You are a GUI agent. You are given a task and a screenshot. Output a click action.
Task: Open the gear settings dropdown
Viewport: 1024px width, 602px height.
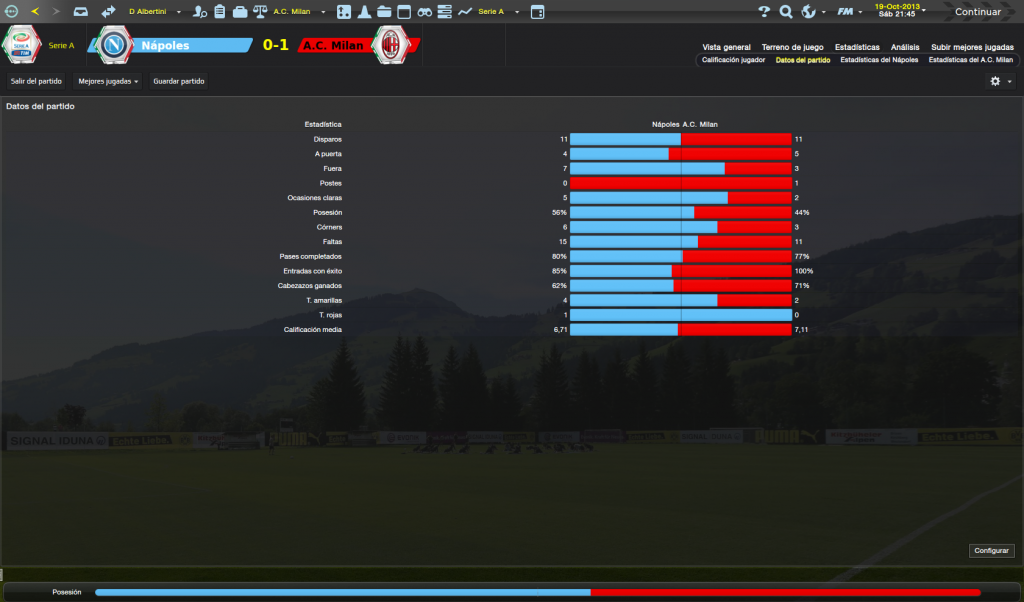click(1000, 81)
